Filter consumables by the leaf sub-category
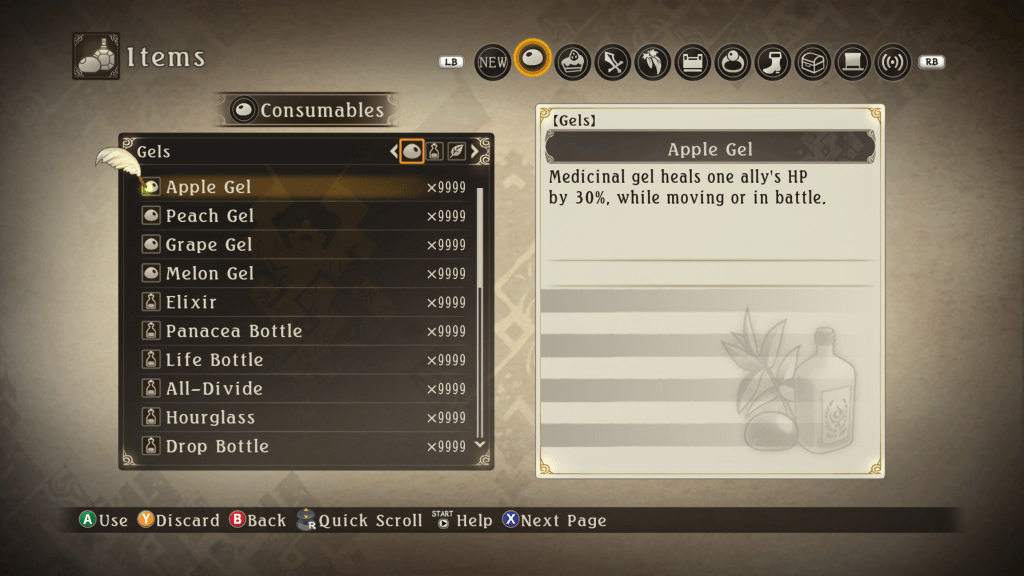 pyautogui.click(x=456, y=152)
